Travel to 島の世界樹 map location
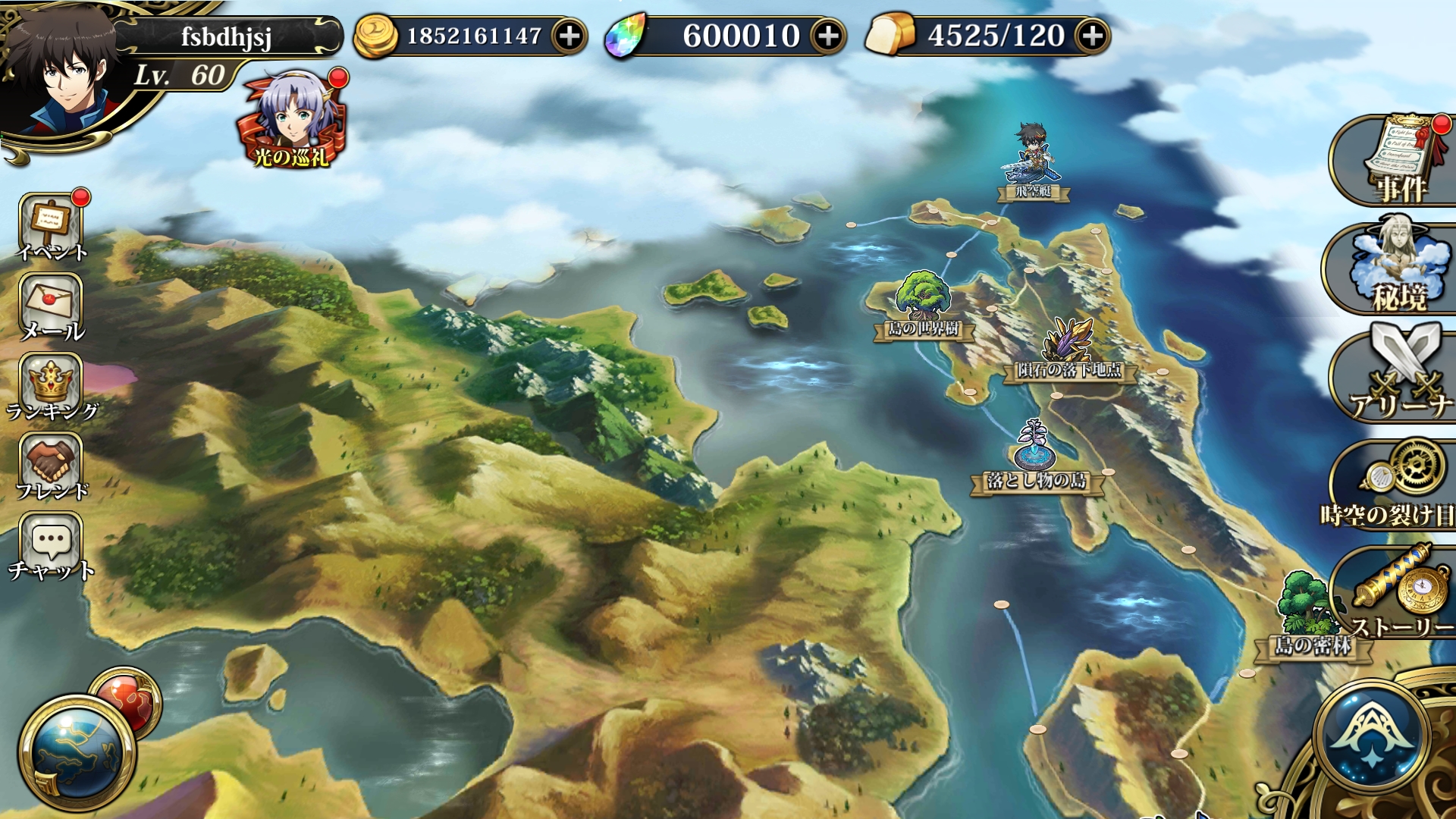Screen dimensions: 1456x819 tap(923, 303)
